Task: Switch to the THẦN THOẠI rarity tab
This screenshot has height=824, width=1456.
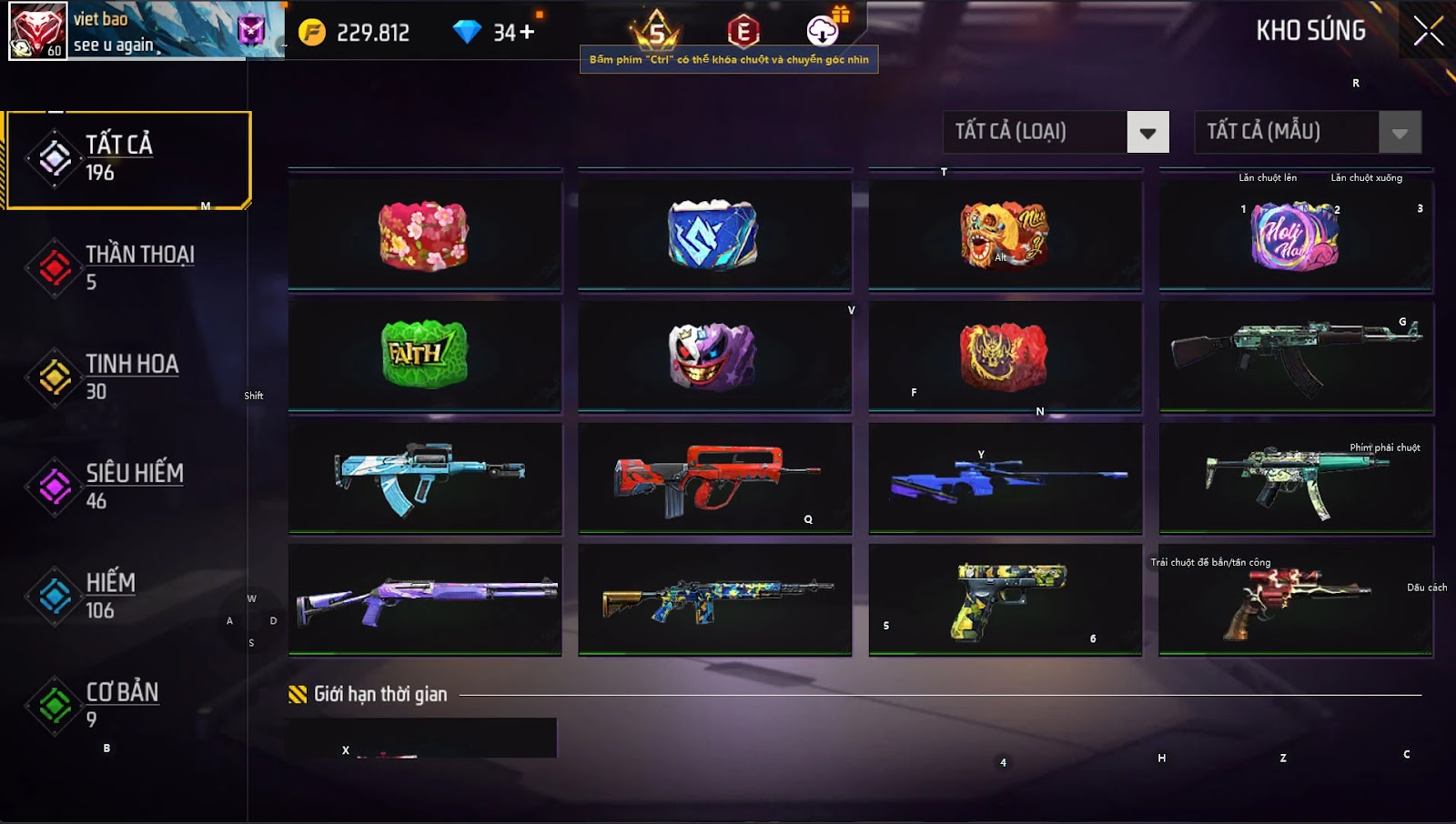Action: [x=127, y=267]
